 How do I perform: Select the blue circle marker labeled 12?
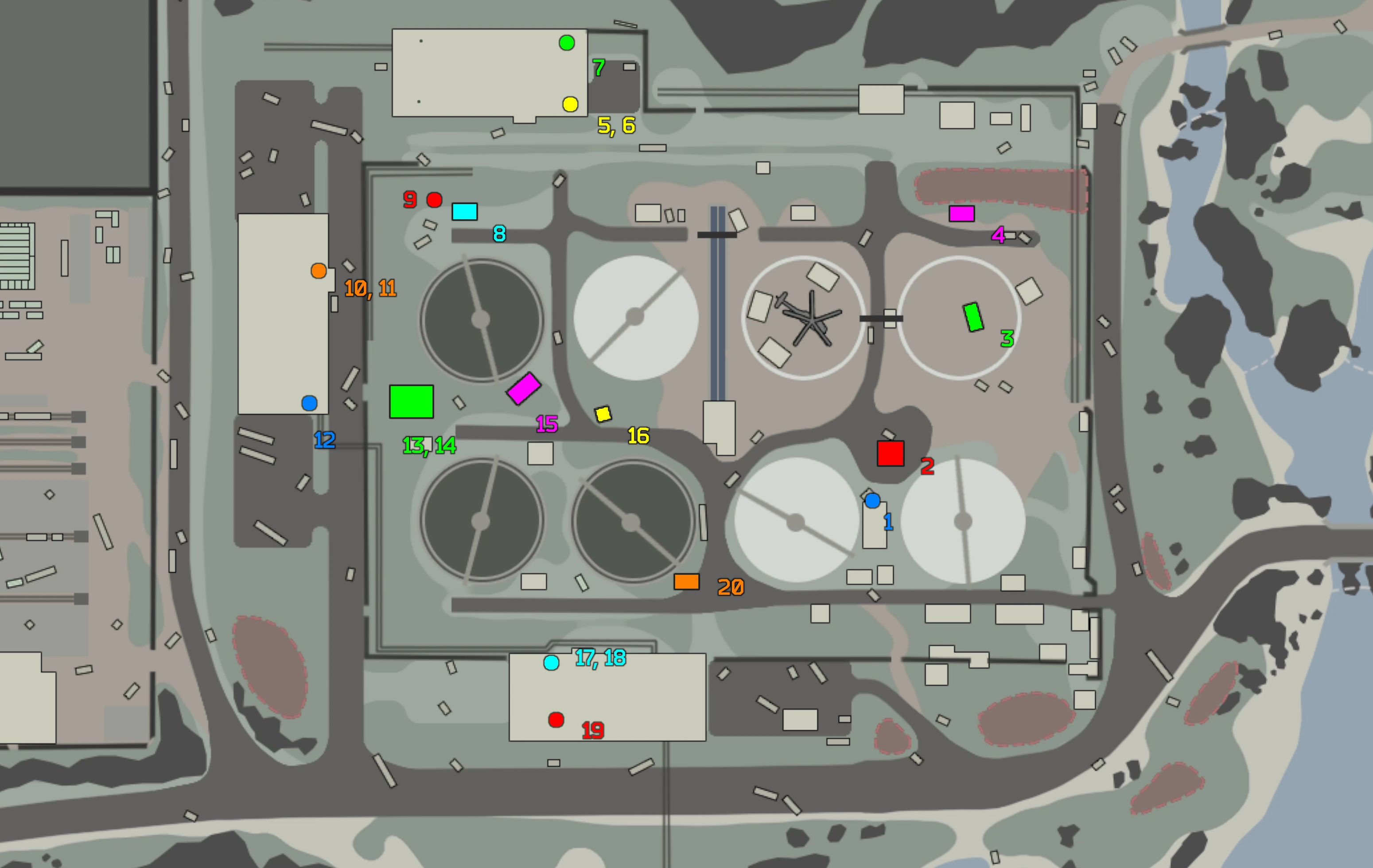coord(309,403)
